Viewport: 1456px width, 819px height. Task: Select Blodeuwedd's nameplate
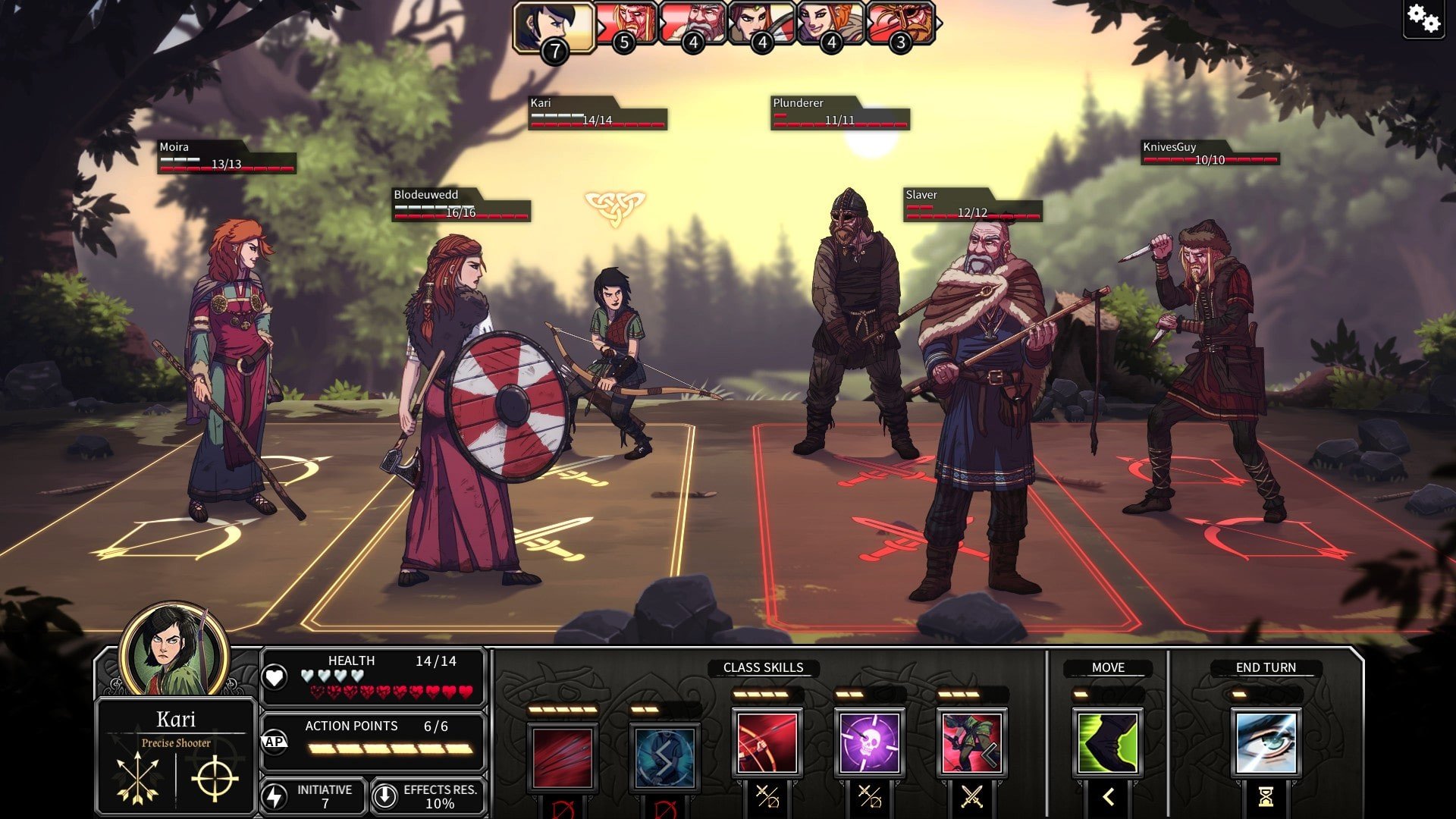(x=460, y=205)
